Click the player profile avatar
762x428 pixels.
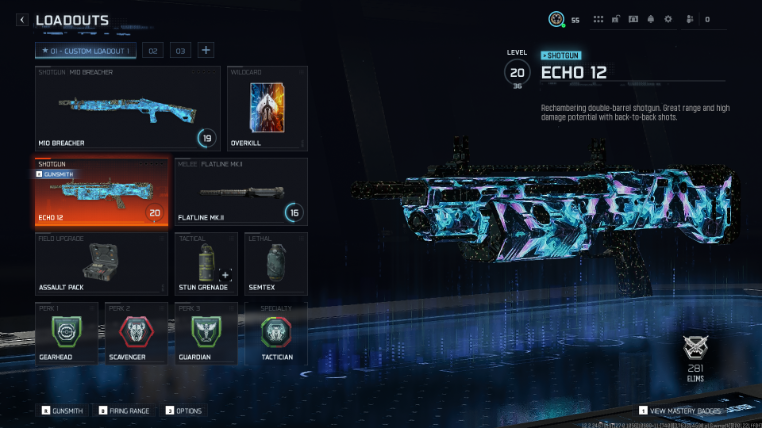point(556,19)
